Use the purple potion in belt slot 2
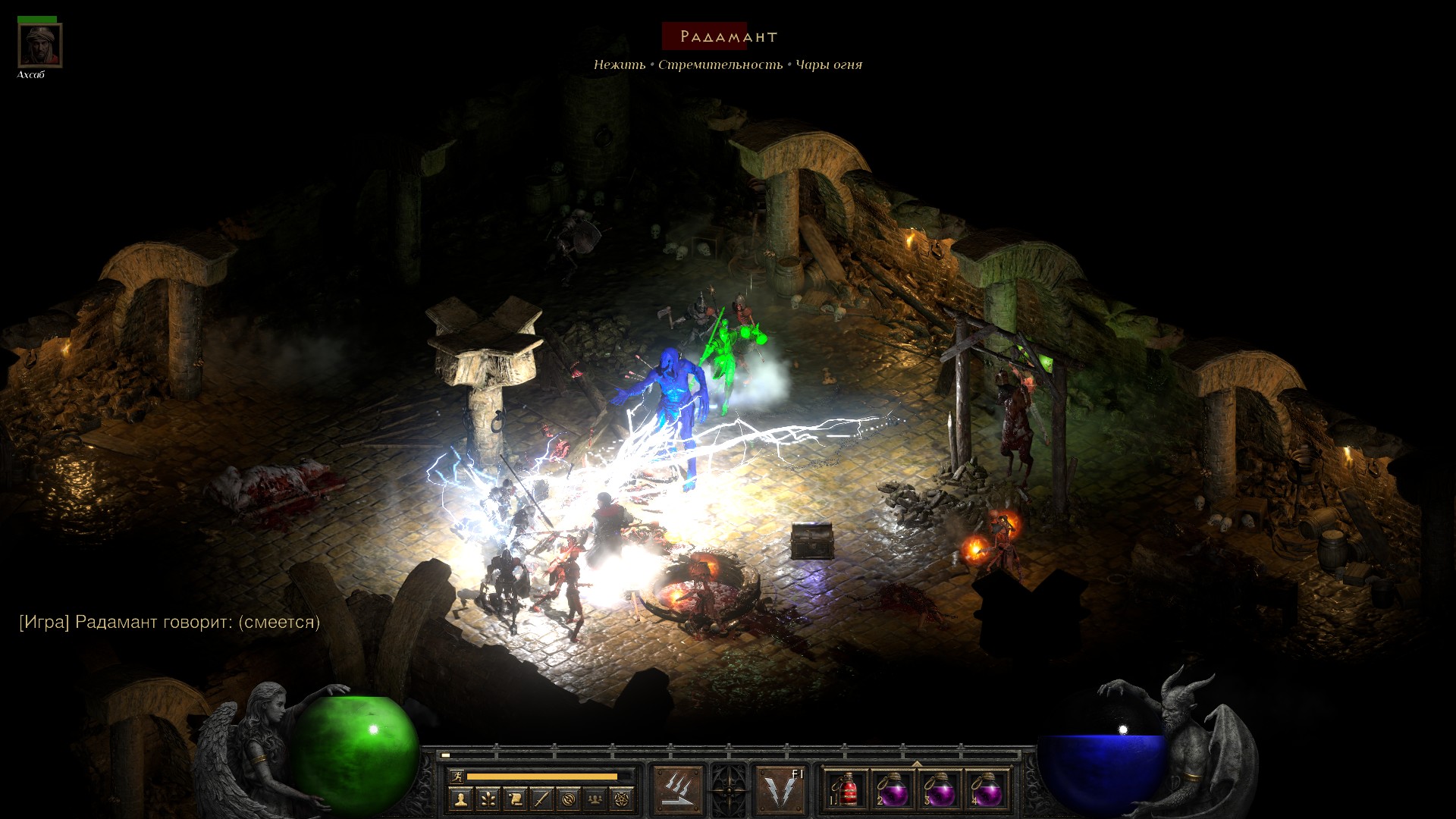 893,791
